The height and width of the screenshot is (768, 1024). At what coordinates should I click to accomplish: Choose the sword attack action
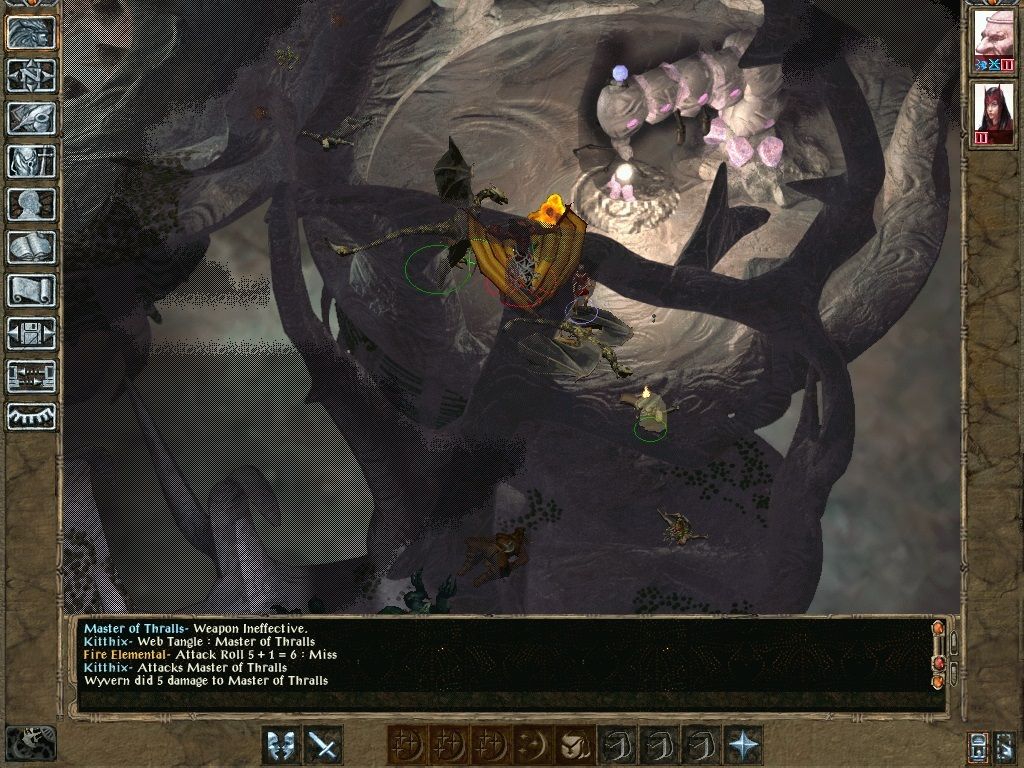pyautogui.click(x=323, y=745)
